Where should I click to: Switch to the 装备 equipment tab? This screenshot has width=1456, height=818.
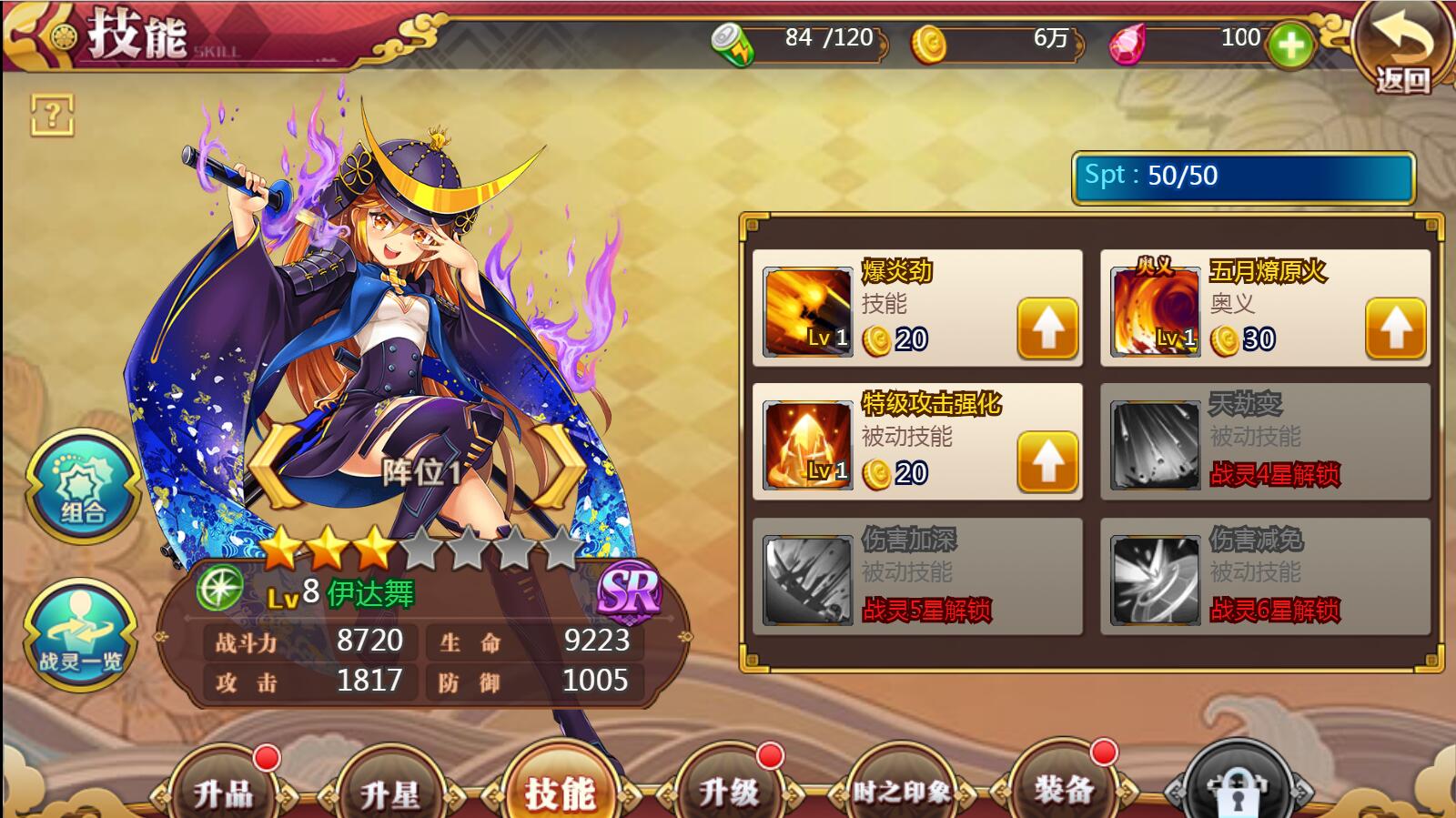[1063, 788]
